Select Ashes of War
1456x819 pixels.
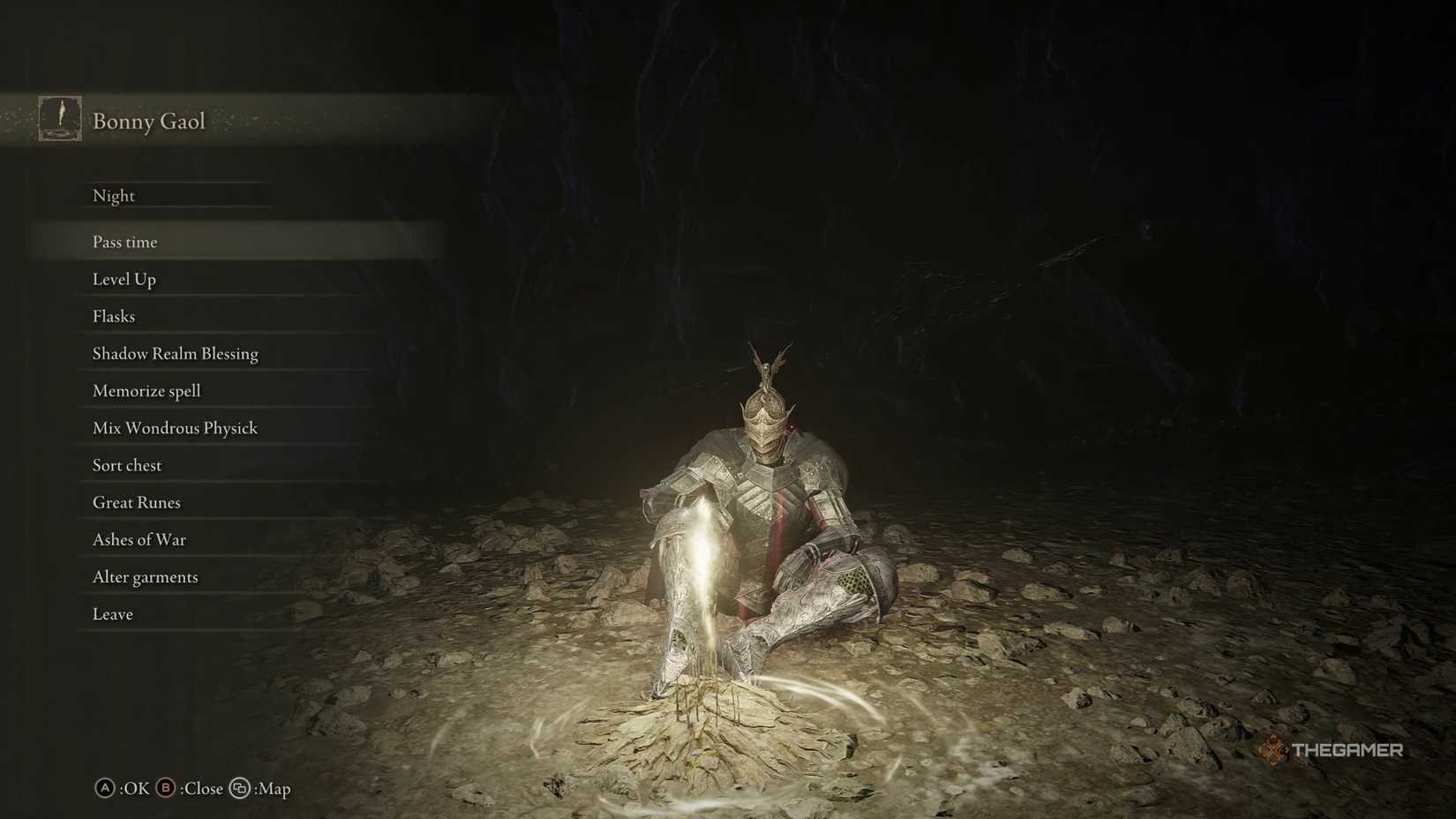[139, 539]
